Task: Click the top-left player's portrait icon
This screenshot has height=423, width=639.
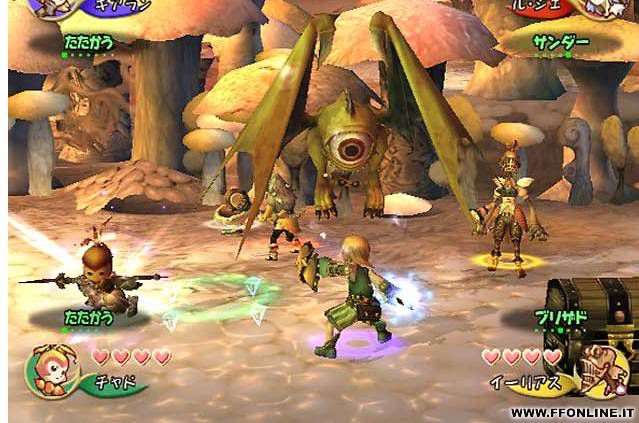Action: (50, 7)
